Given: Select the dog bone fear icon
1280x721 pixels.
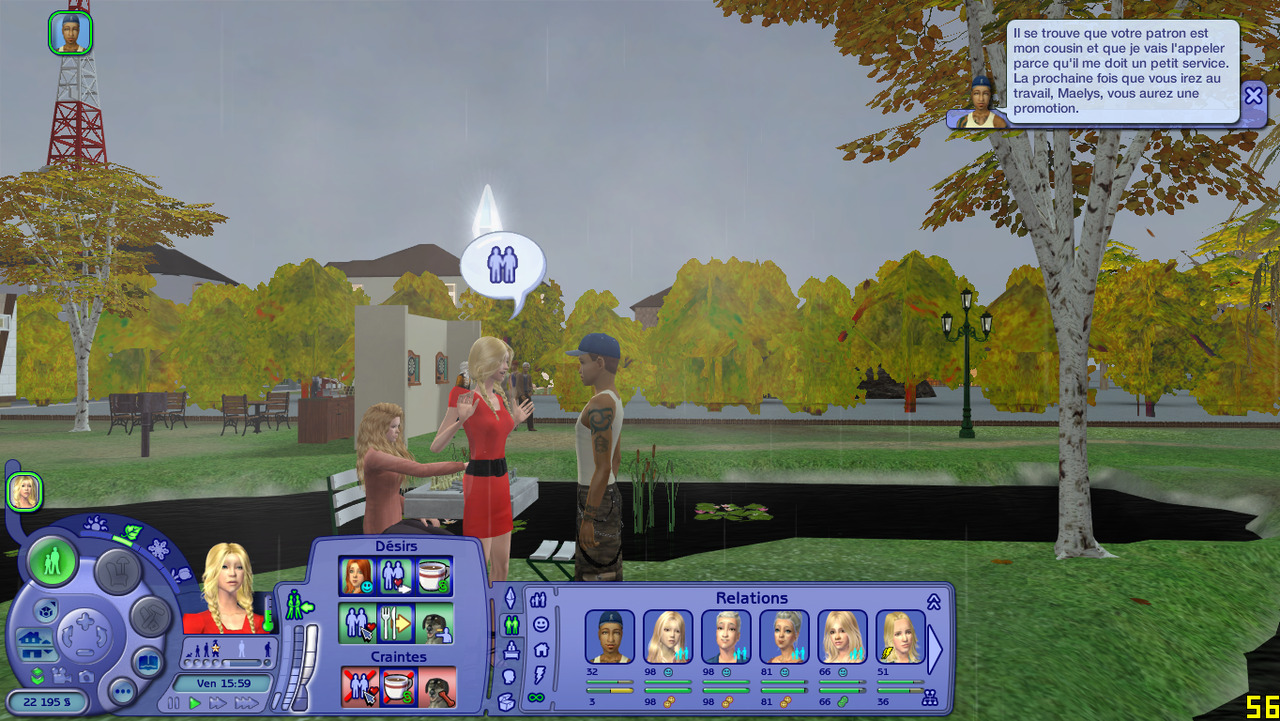Looking at the screenshot, I should click(436, 687).
